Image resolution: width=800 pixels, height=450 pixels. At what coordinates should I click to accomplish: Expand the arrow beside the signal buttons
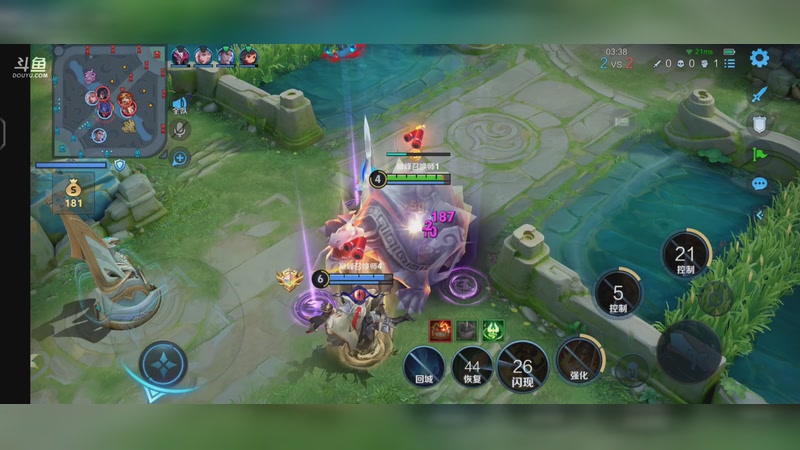(759, 213)
